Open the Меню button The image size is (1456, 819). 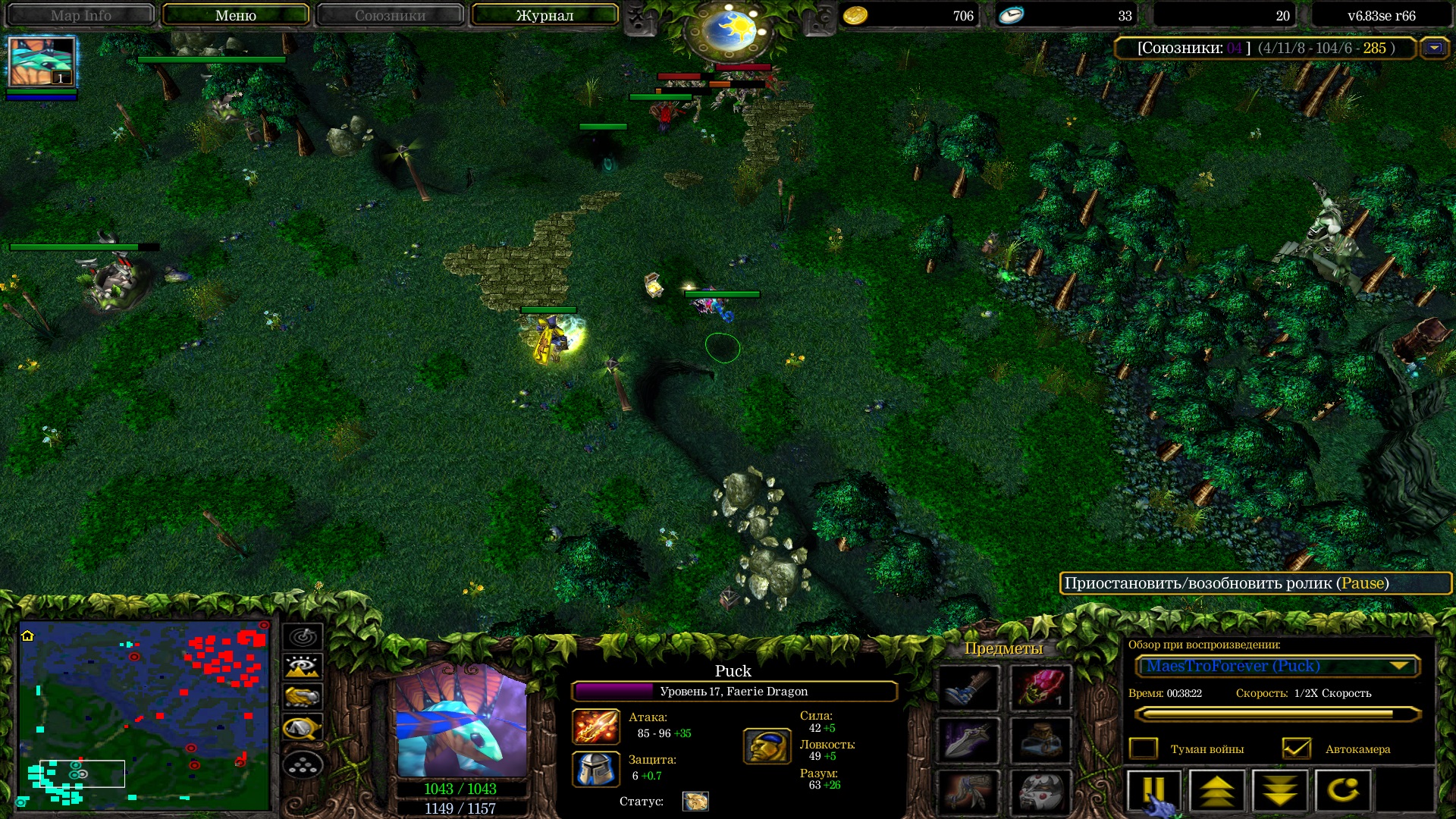coord(235,15)
